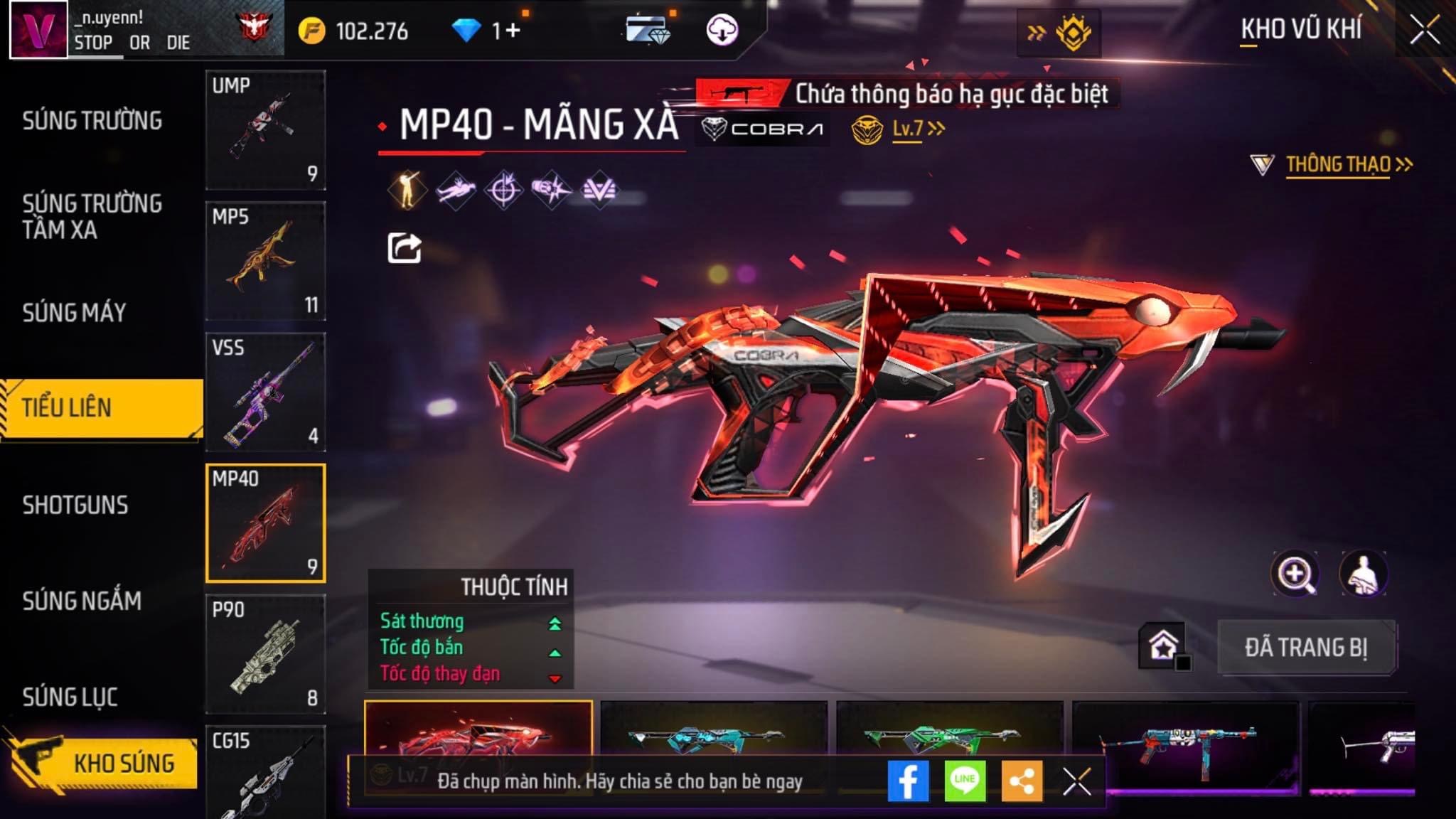1456x819 pixels.
Task: Zoom in on the weapon with magnifier
Action: [x=1295, y=574]
